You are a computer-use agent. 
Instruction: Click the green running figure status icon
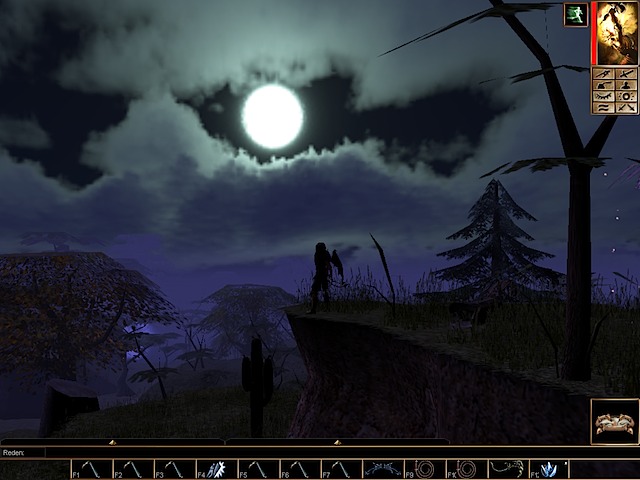click(x=575, y=15)
